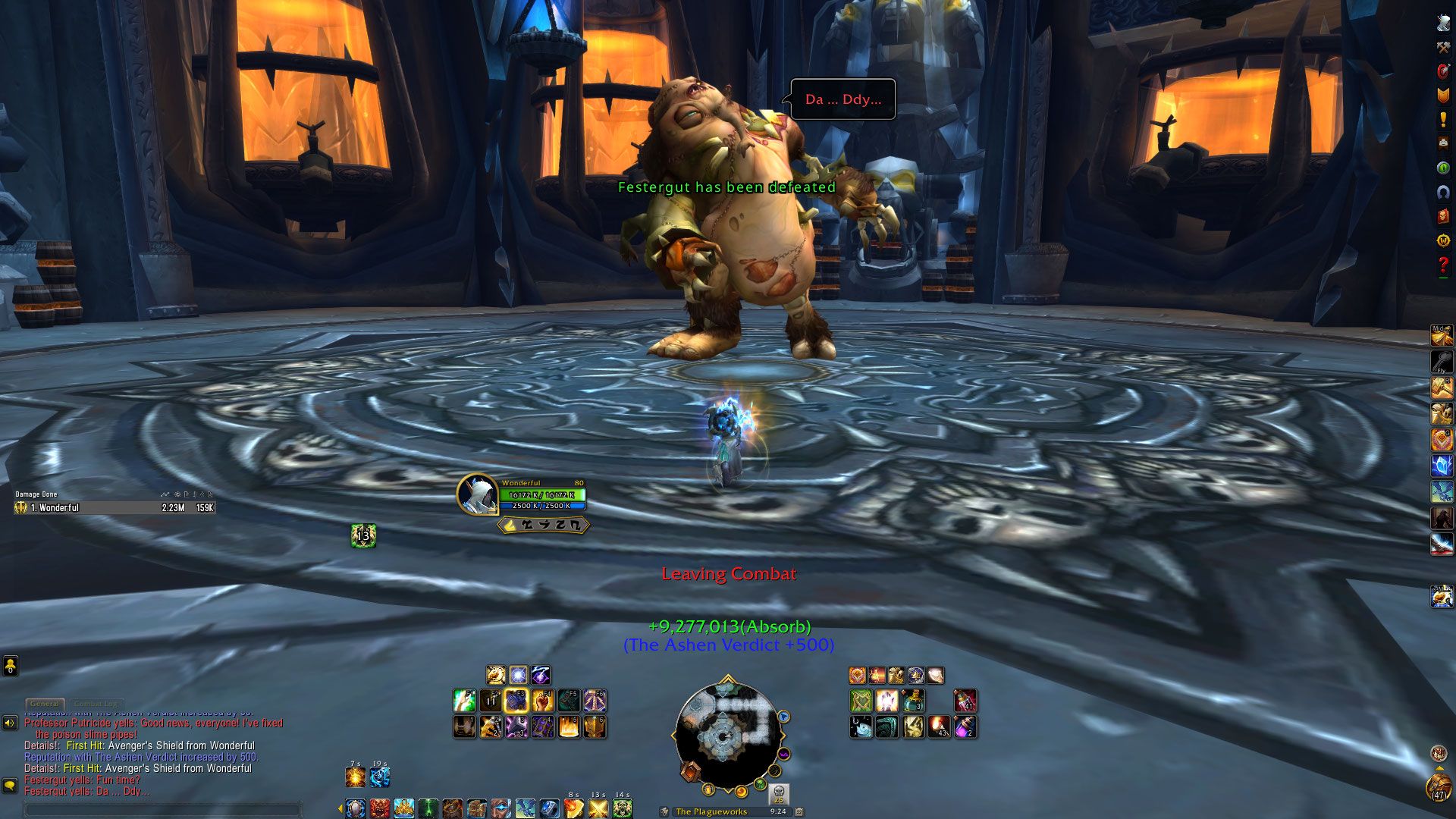The width and height of the screenshot is (1456, 819).
Task: Open the minimap of The Plagueworks
Action: click(x=726, y=735)
